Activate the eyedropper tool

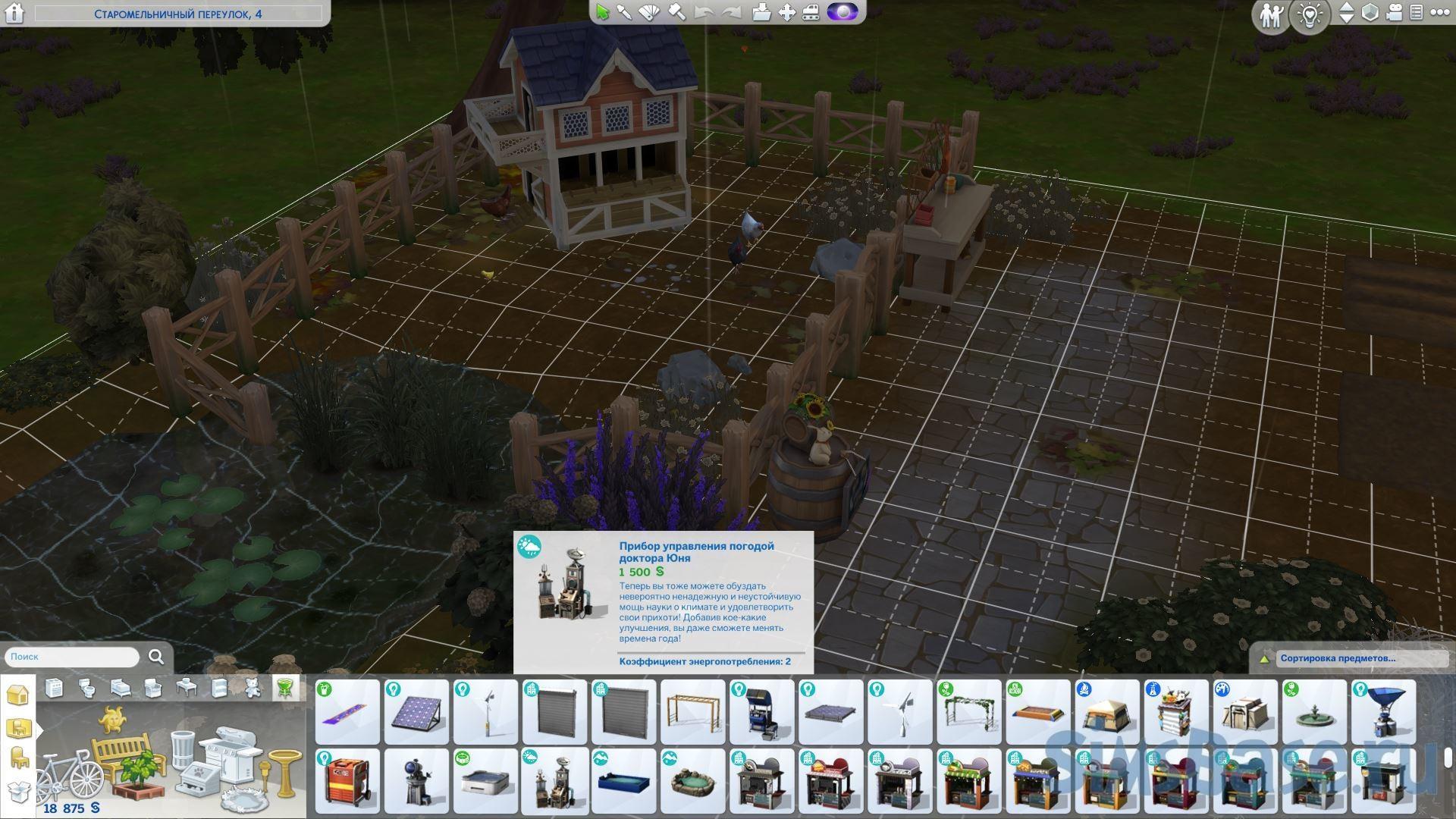(x=624, y=13)
